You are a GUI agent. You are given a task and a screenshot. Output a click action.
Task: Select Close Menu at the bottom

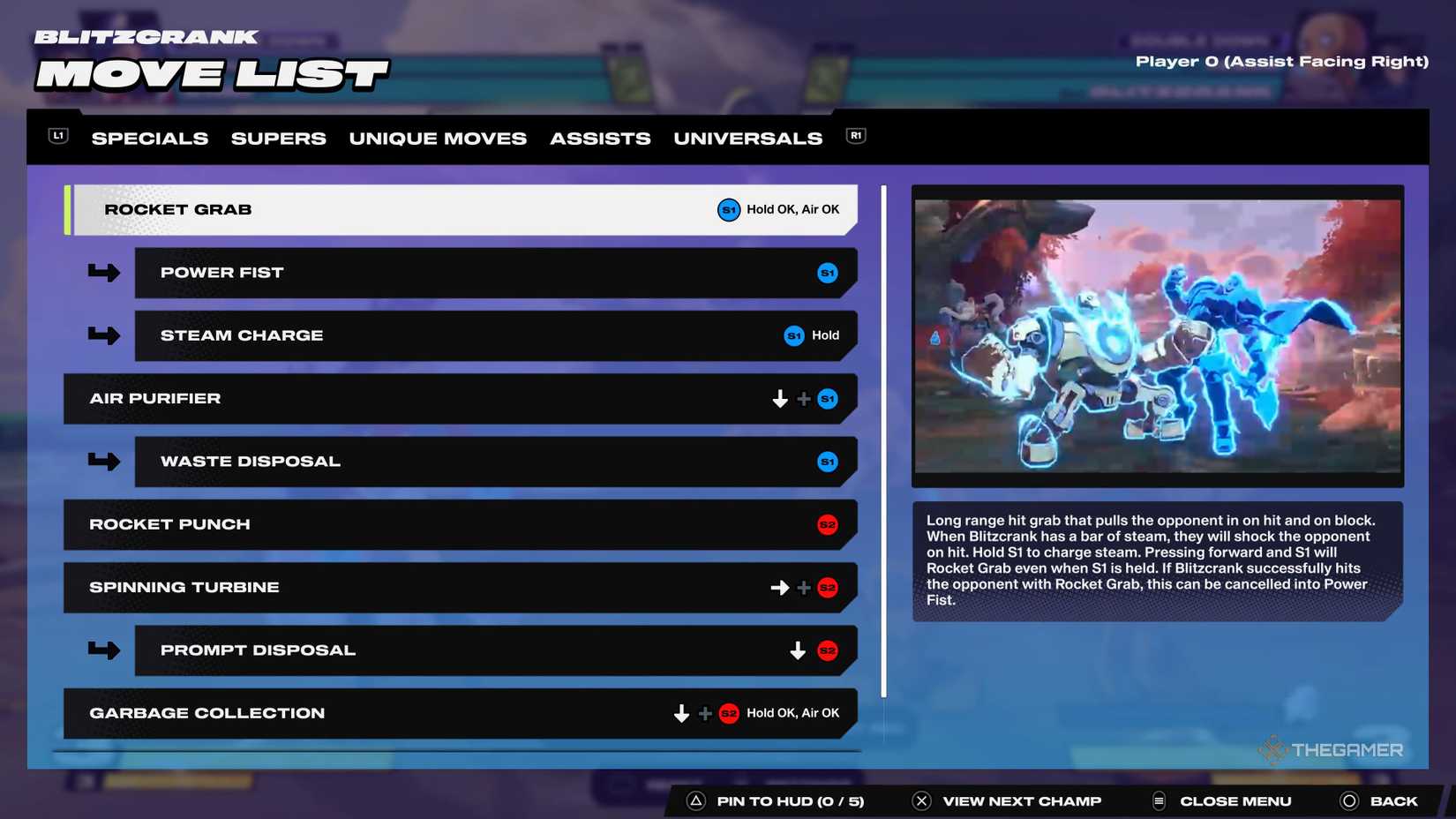1235,800
